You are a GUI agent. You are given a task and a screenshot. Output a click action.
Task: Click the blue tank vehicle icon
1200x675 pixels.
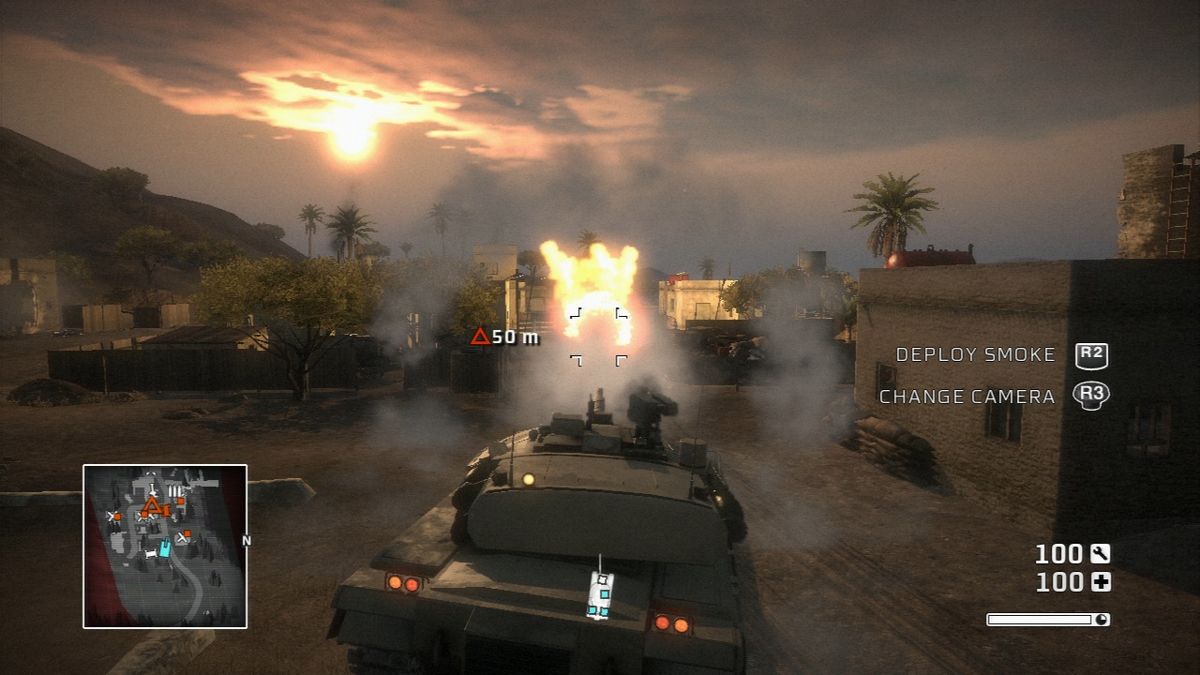click(x=600, y=594)
